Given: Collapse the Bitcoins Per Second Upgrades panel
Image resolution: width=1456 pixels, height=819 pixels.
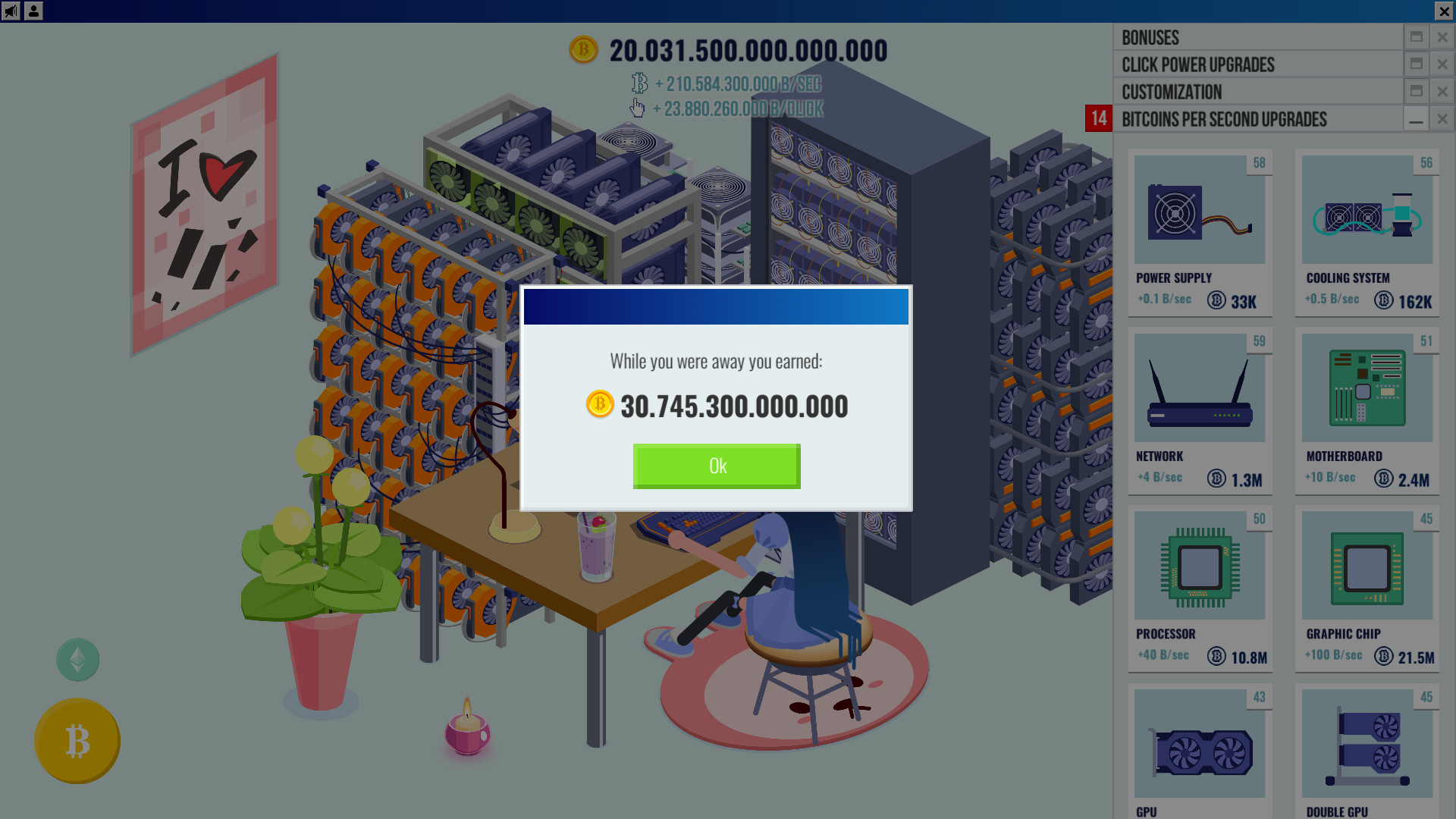Looking at the screenshot, I should point(1417,119).
